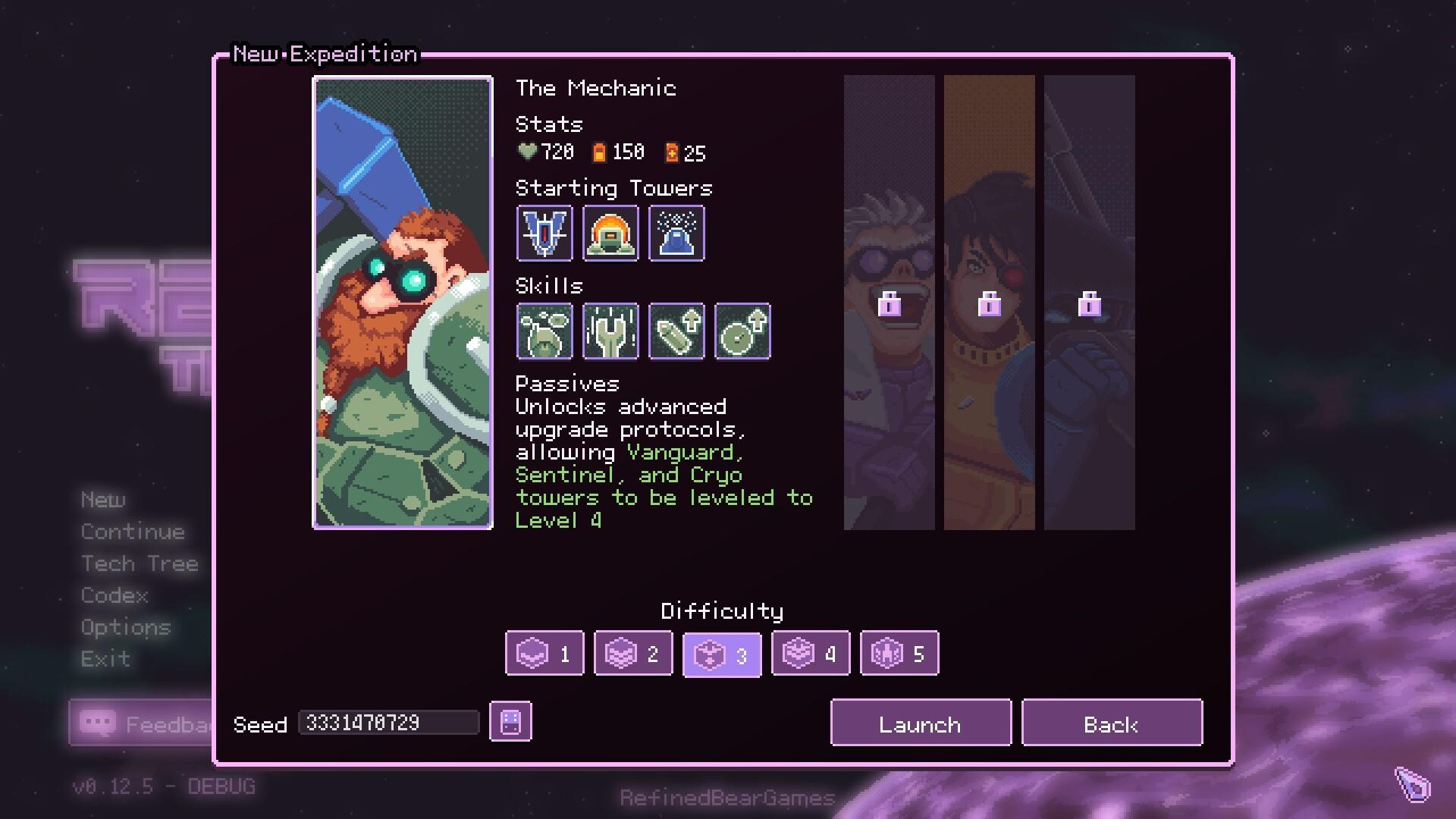The image size is (1456, 819).
Task: Select difficulty level 3 hexagon
Action: coord(721,652)
